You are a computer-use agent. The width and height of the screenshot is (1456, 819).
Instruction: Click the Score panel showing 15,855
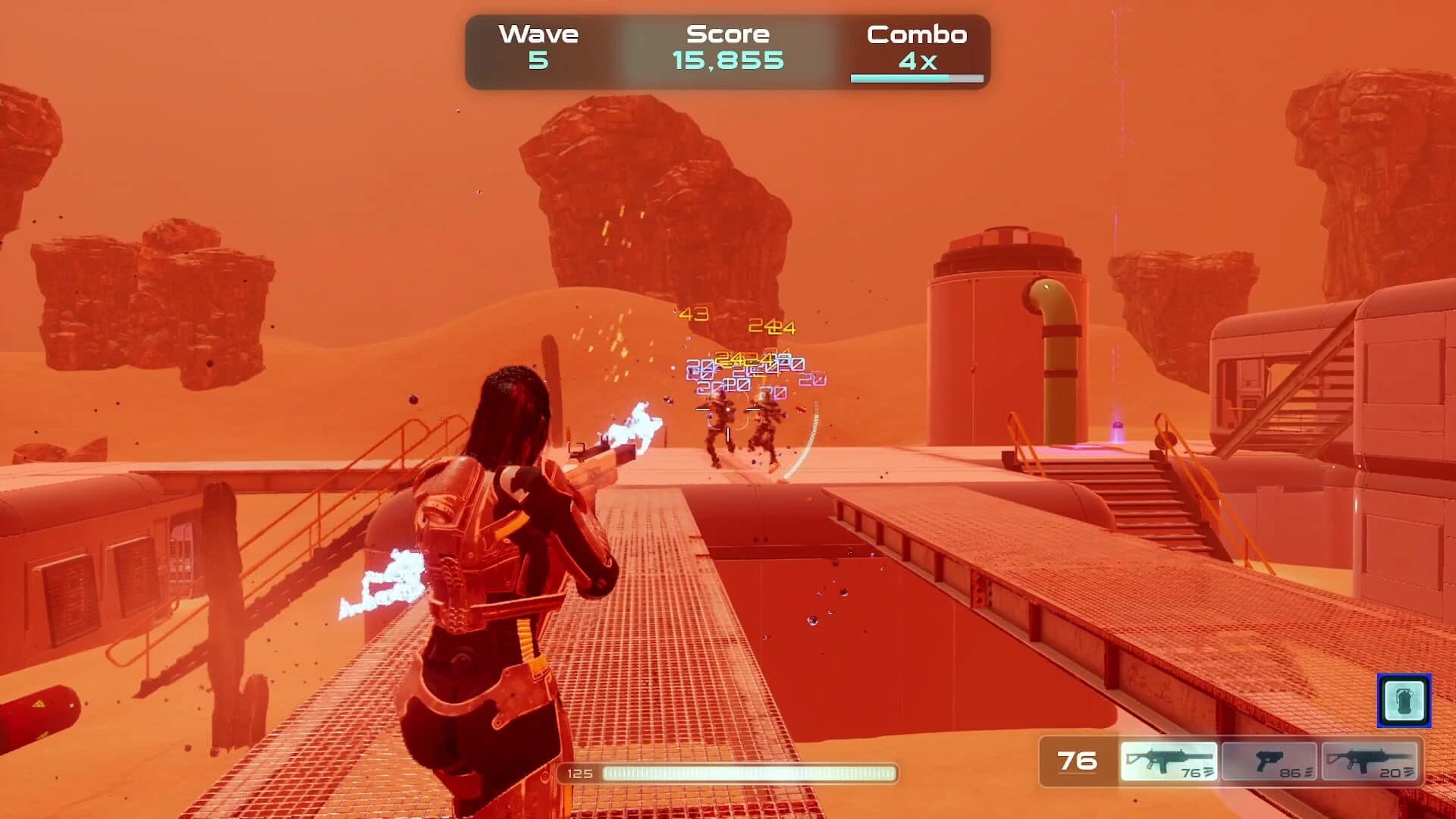click(726, 45)
